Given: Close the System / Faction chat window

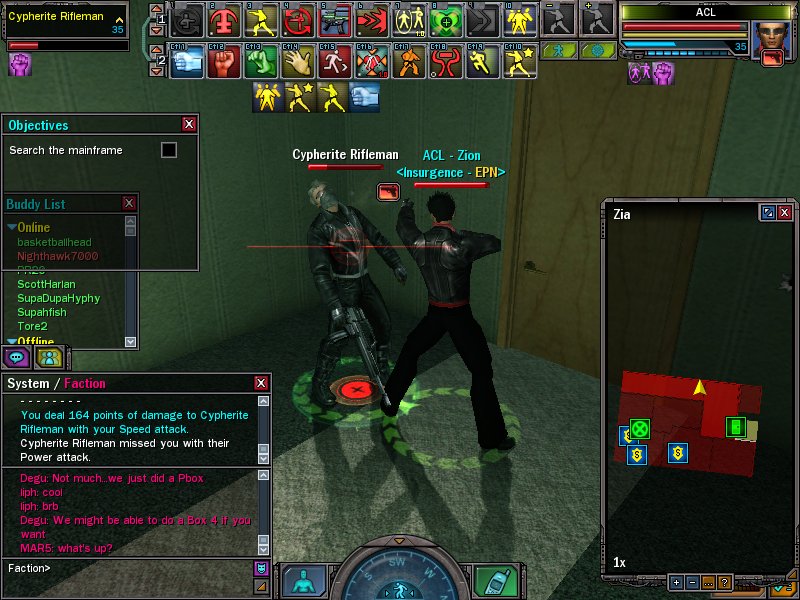Looking at the screenshot, I should [x=261, y=383].
